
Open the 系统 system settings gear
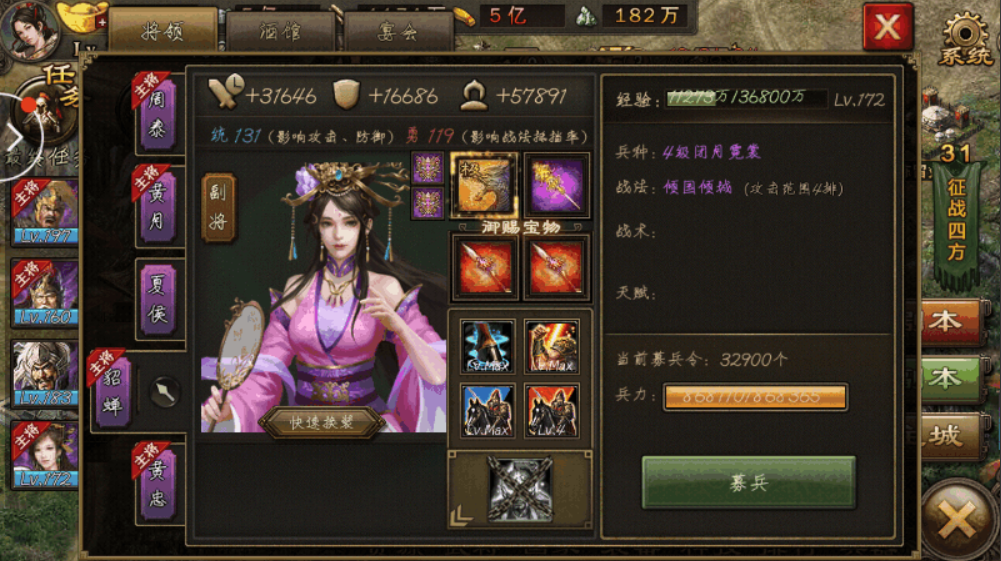966,38
